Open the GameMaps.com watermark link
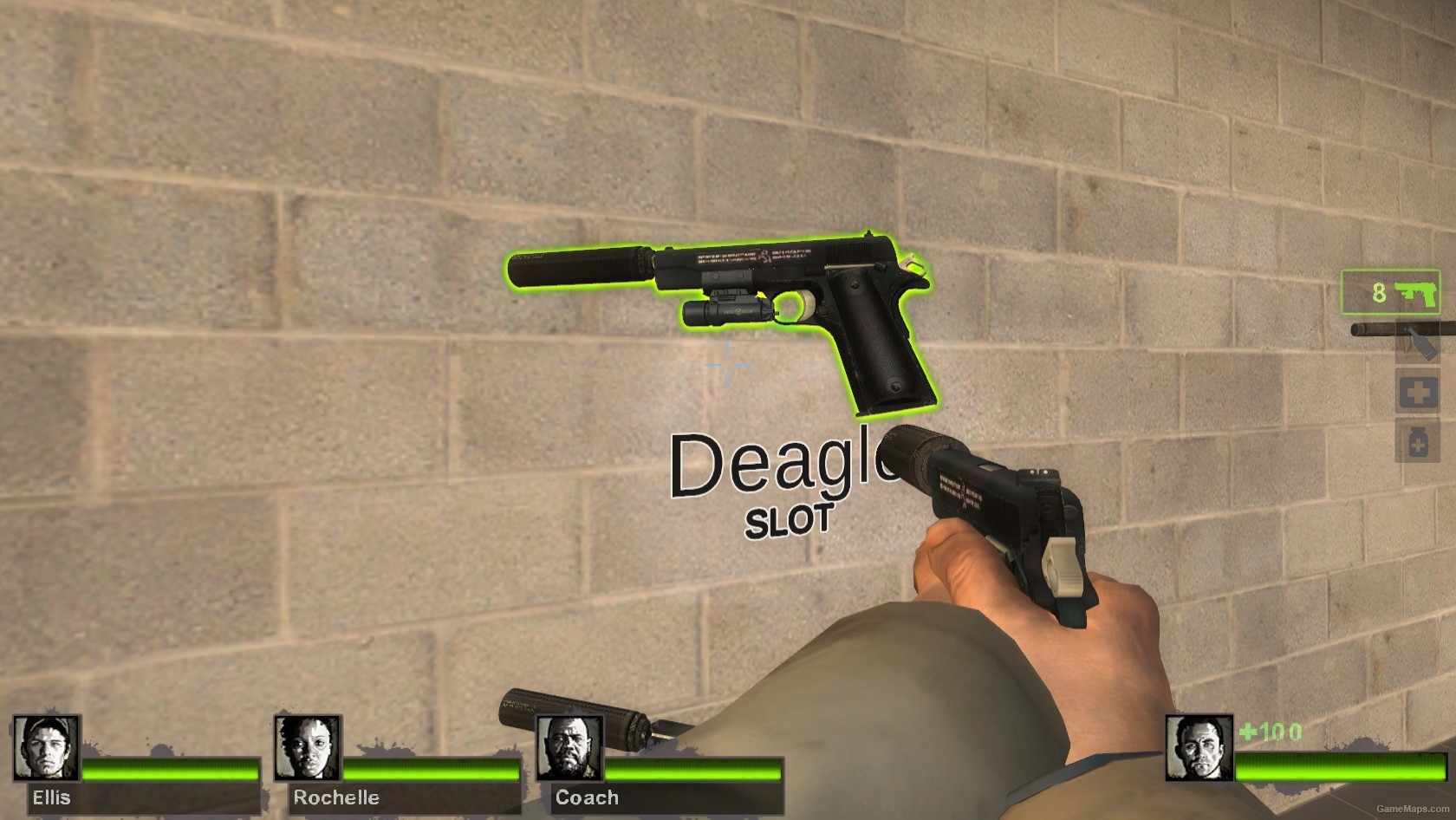This screenshot has height=820, width=1456. point(1411,810)
